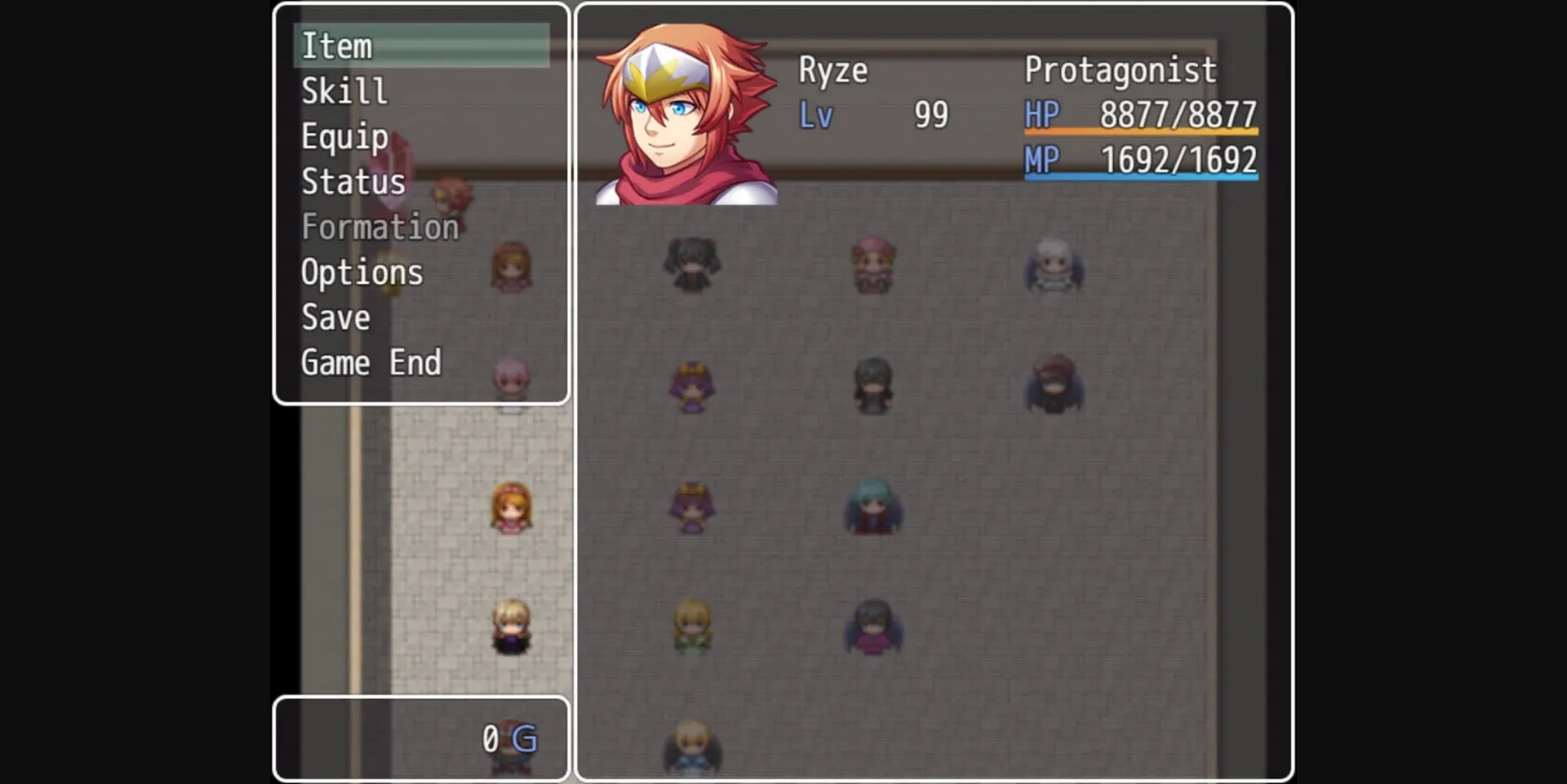View Status from the main menu
Viewport: 1567px width, 784px height.
tap(353, 181)
